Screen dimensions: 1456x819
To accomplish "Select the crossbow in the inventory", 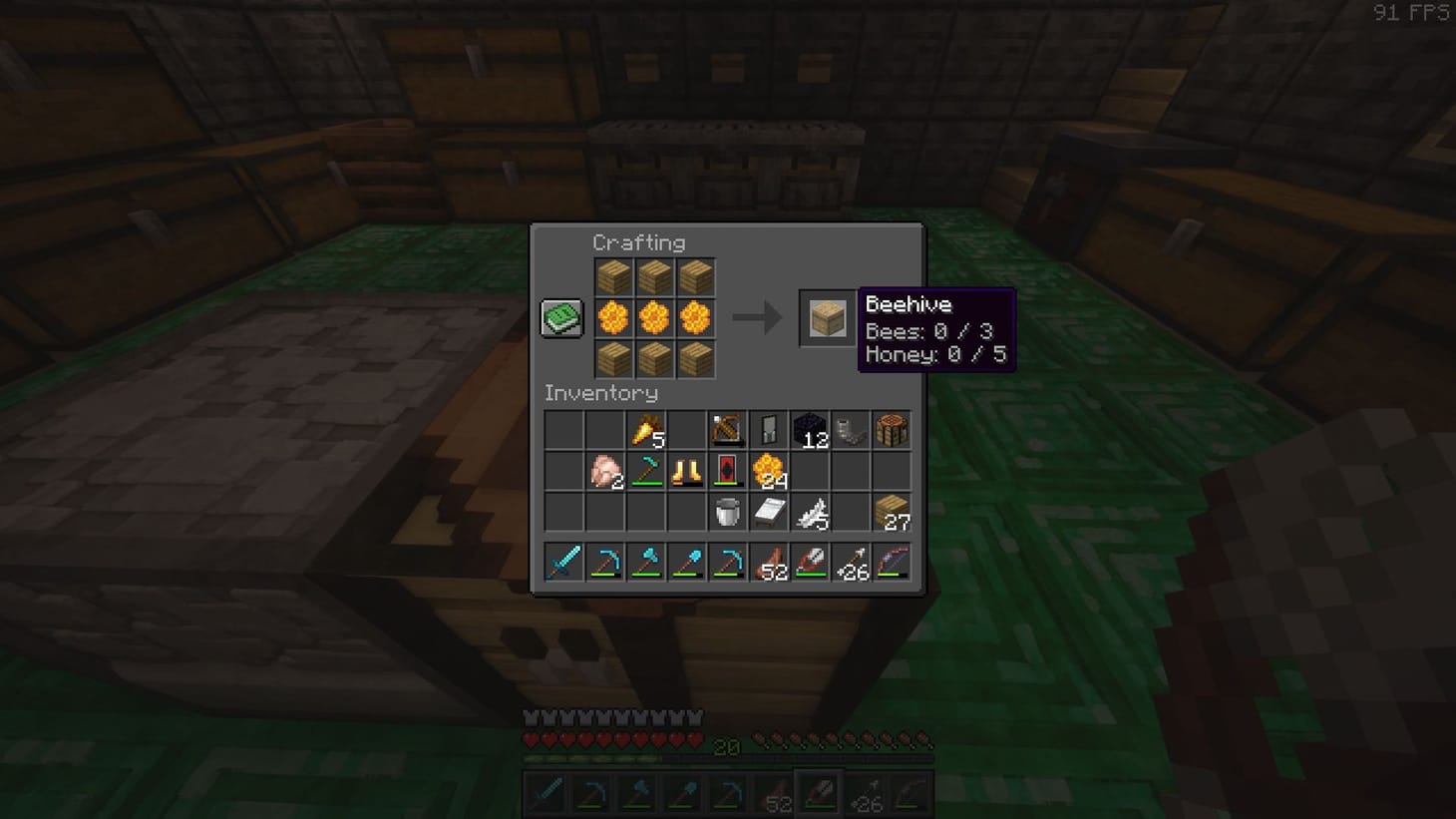I will click(728, 429).
